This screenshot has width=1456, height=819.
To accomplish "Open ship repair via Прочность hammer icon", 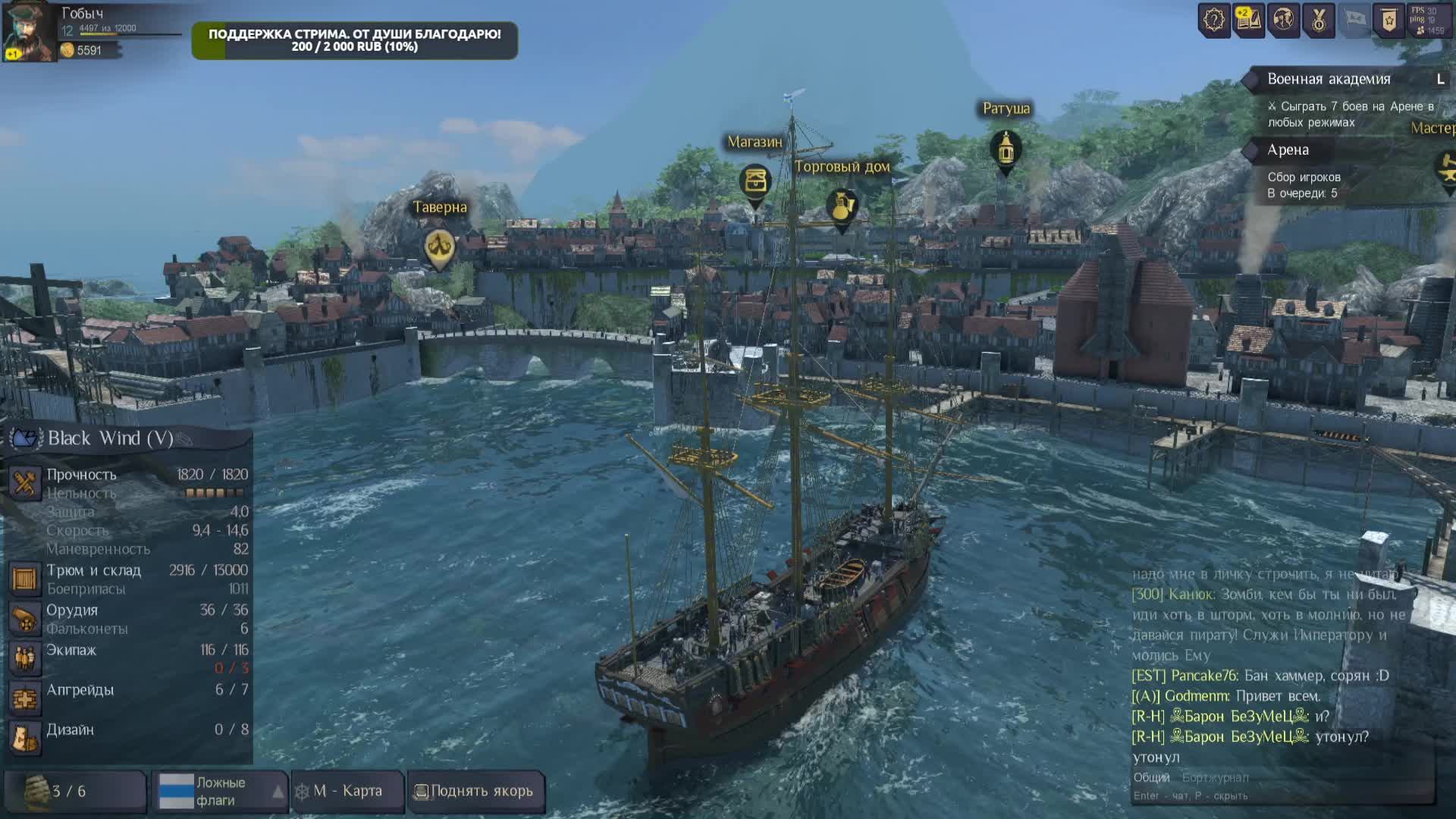I will (x=24, y=483).
